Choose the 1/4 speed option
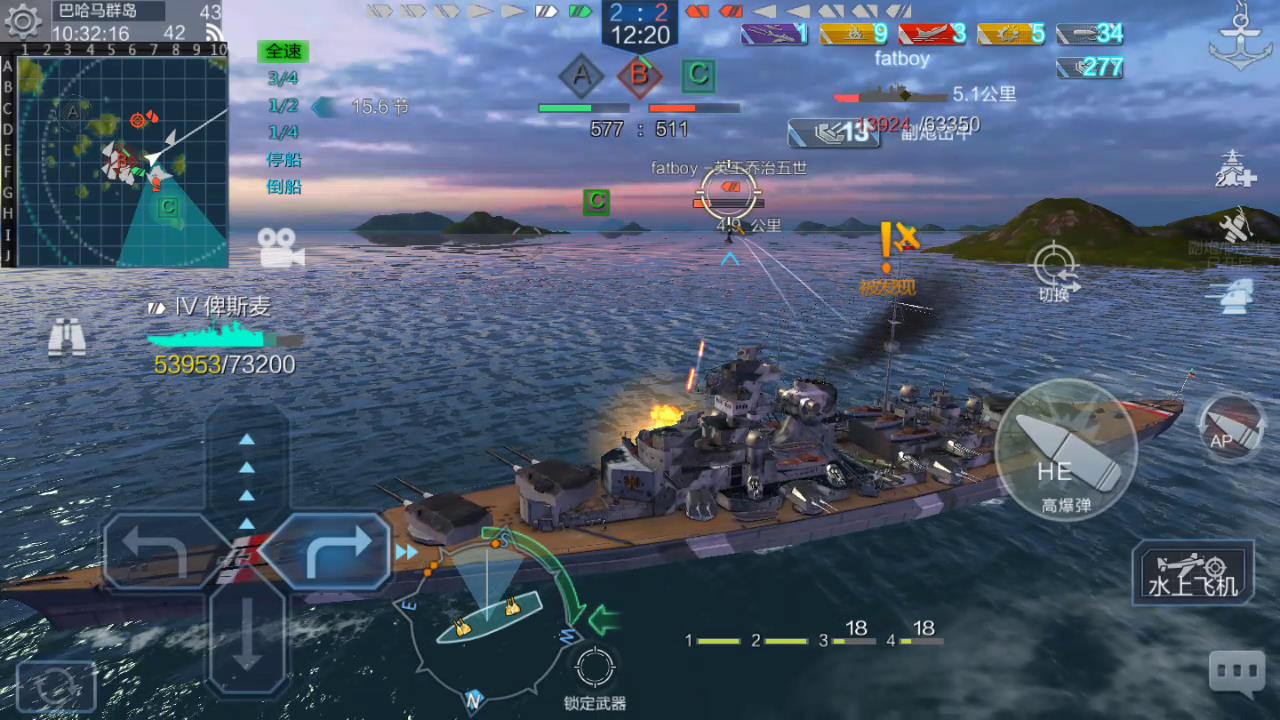The height and width of the screenshot is (720, 1280). coord(283,133)
